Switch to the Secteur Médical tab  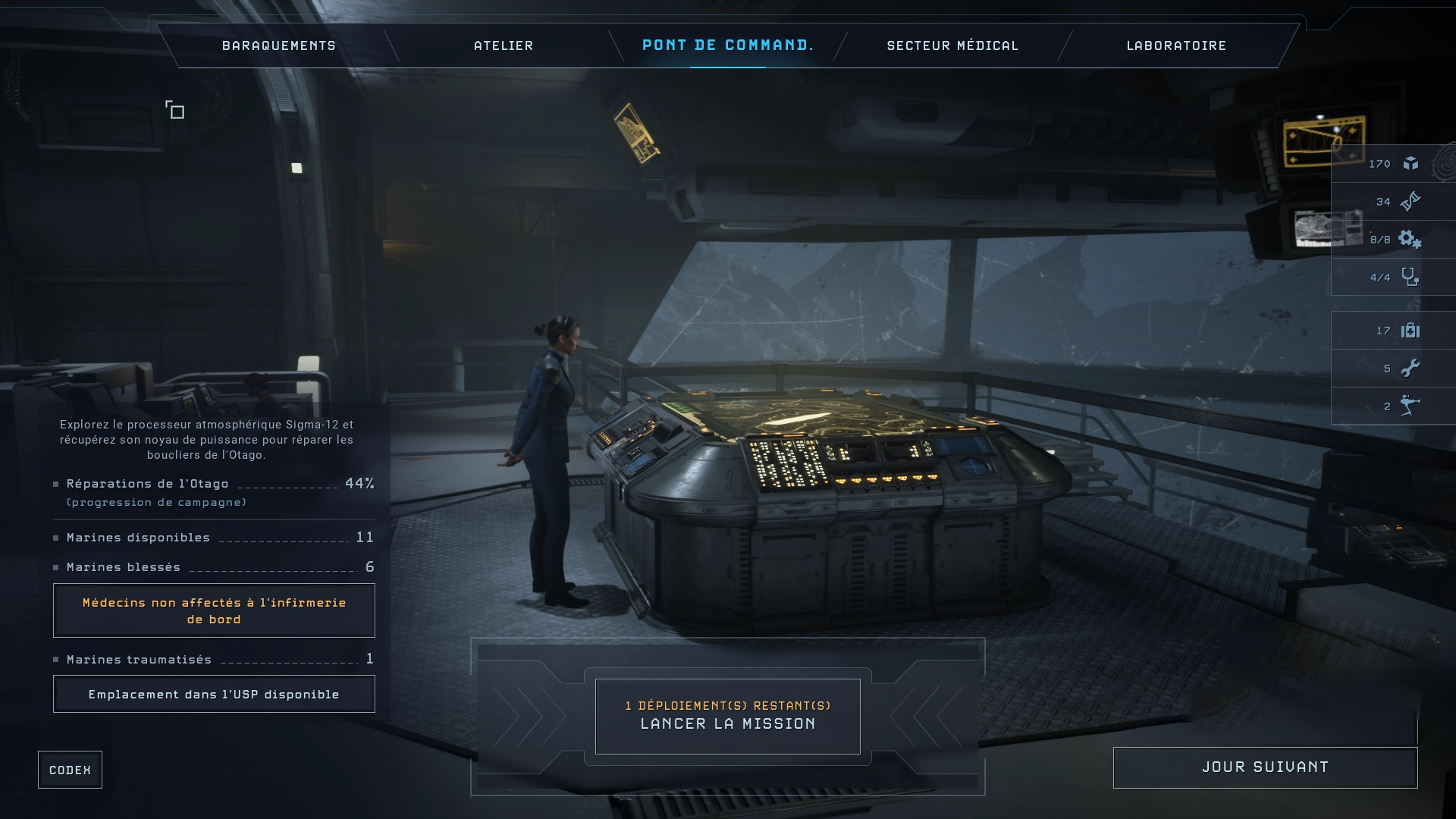952,45
